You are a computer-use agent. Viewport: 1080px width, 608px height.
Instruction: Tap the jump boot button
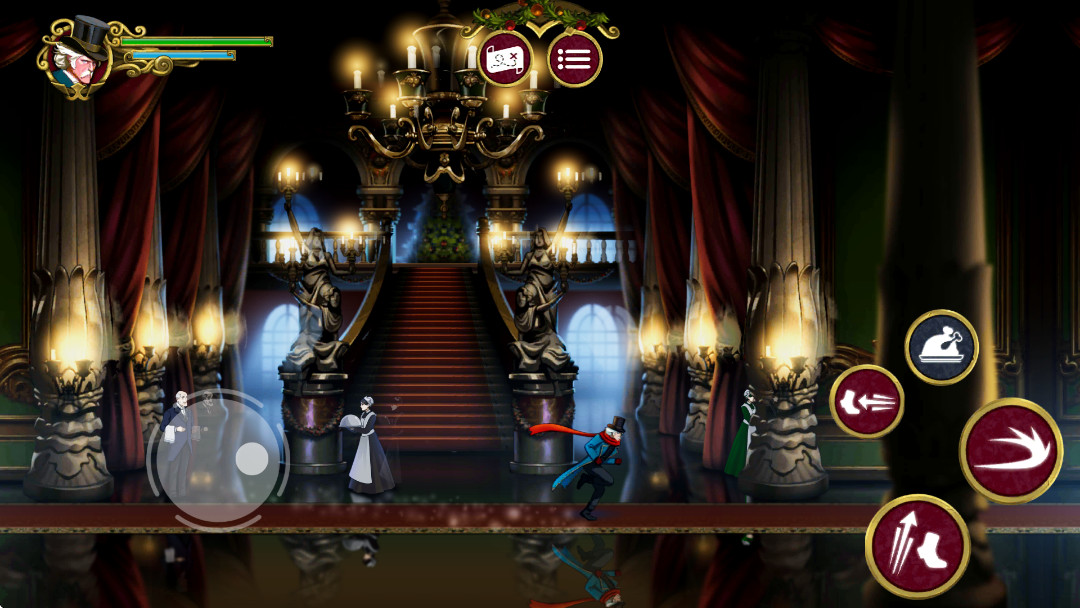point(917,546)
